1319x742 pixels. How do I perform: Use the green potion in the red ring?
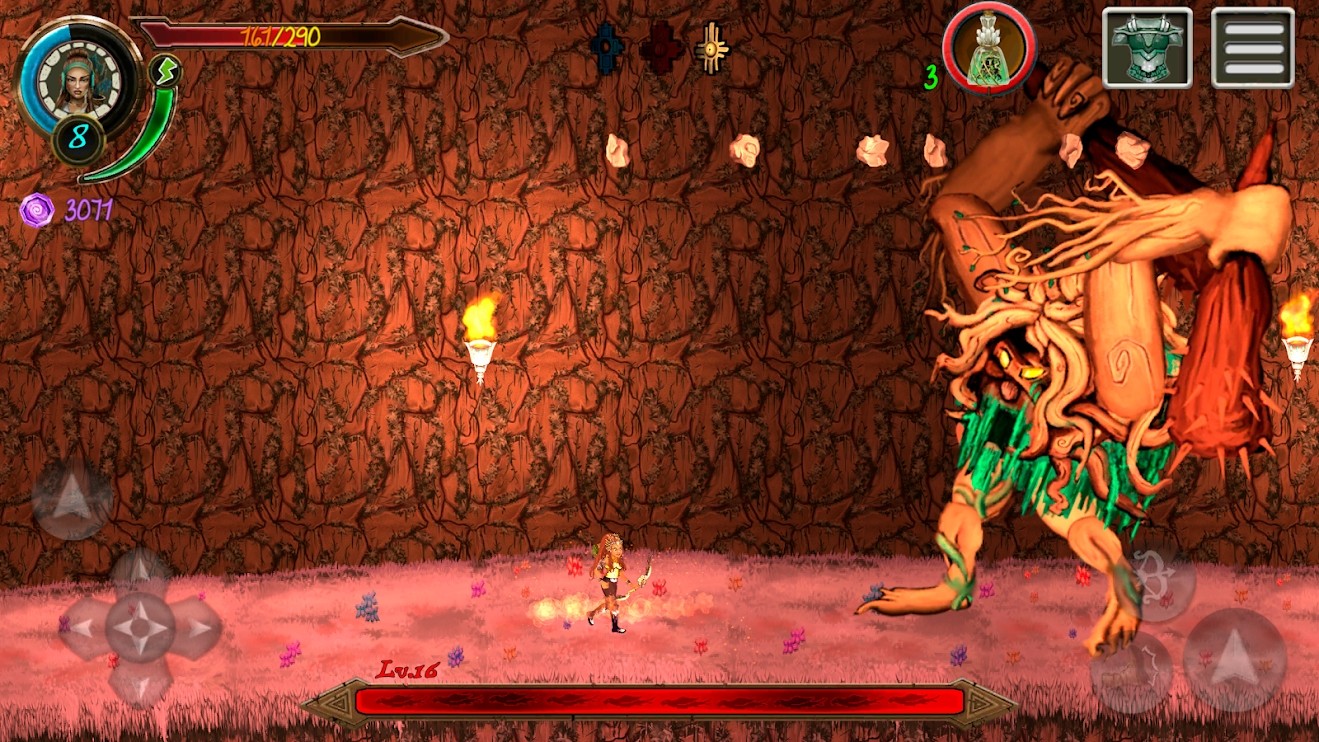[x=988, y=47]
